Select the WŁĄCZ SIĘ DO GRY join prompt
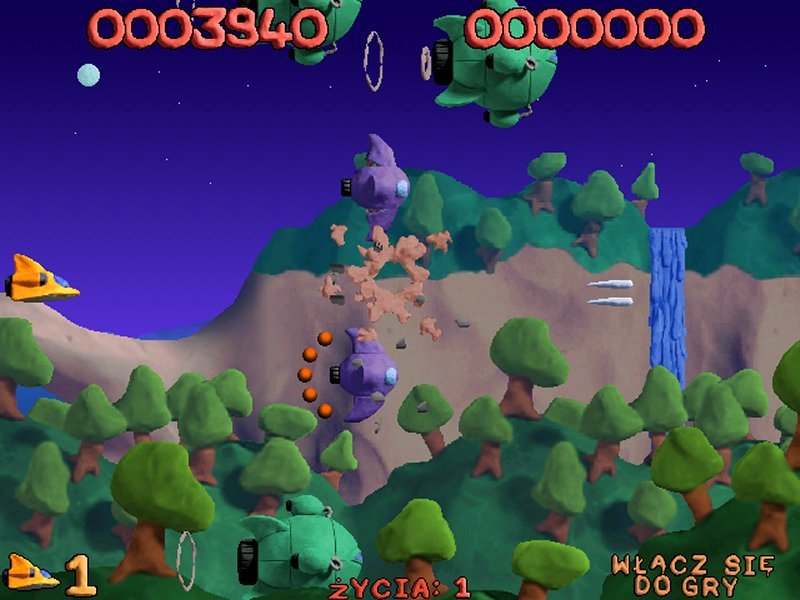Image resolution: width=800 pixels, height=600 pixels. point(692,574)
